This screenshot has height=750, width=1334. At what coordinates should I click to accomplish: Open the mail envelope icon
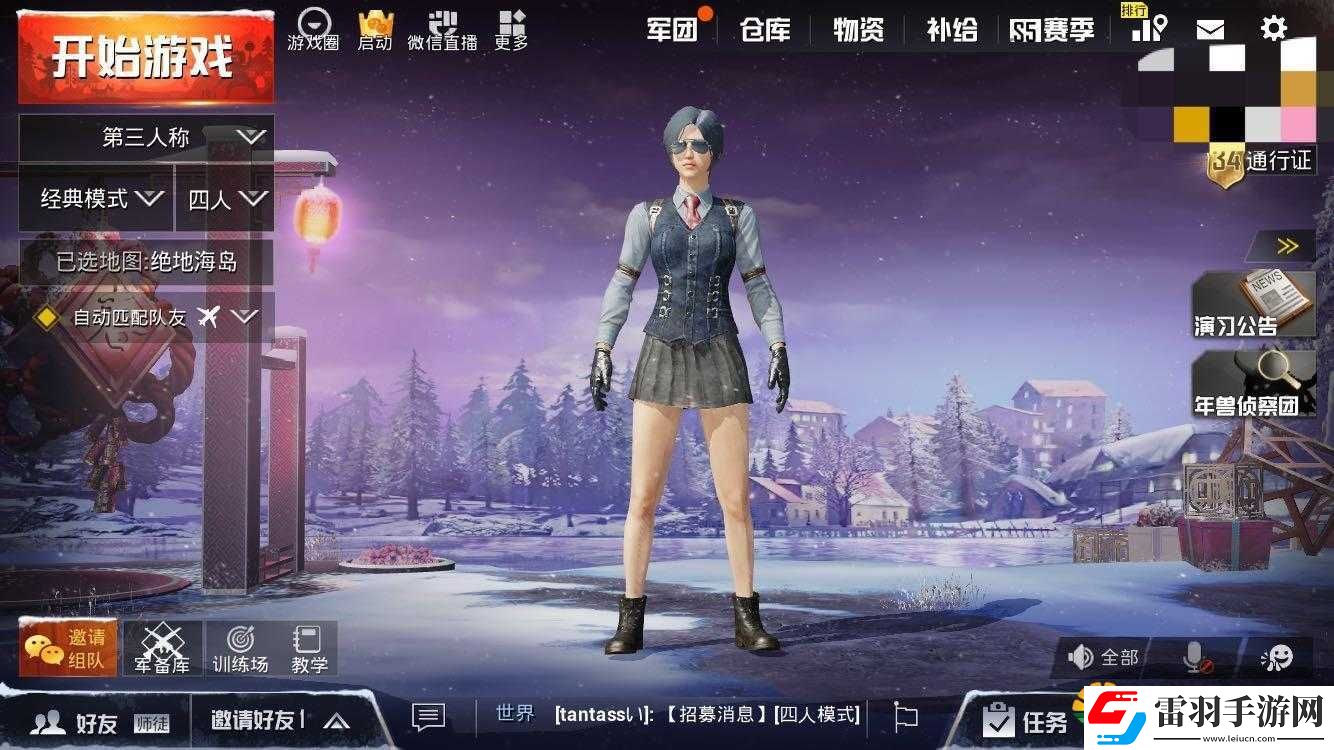[1211, 27]
